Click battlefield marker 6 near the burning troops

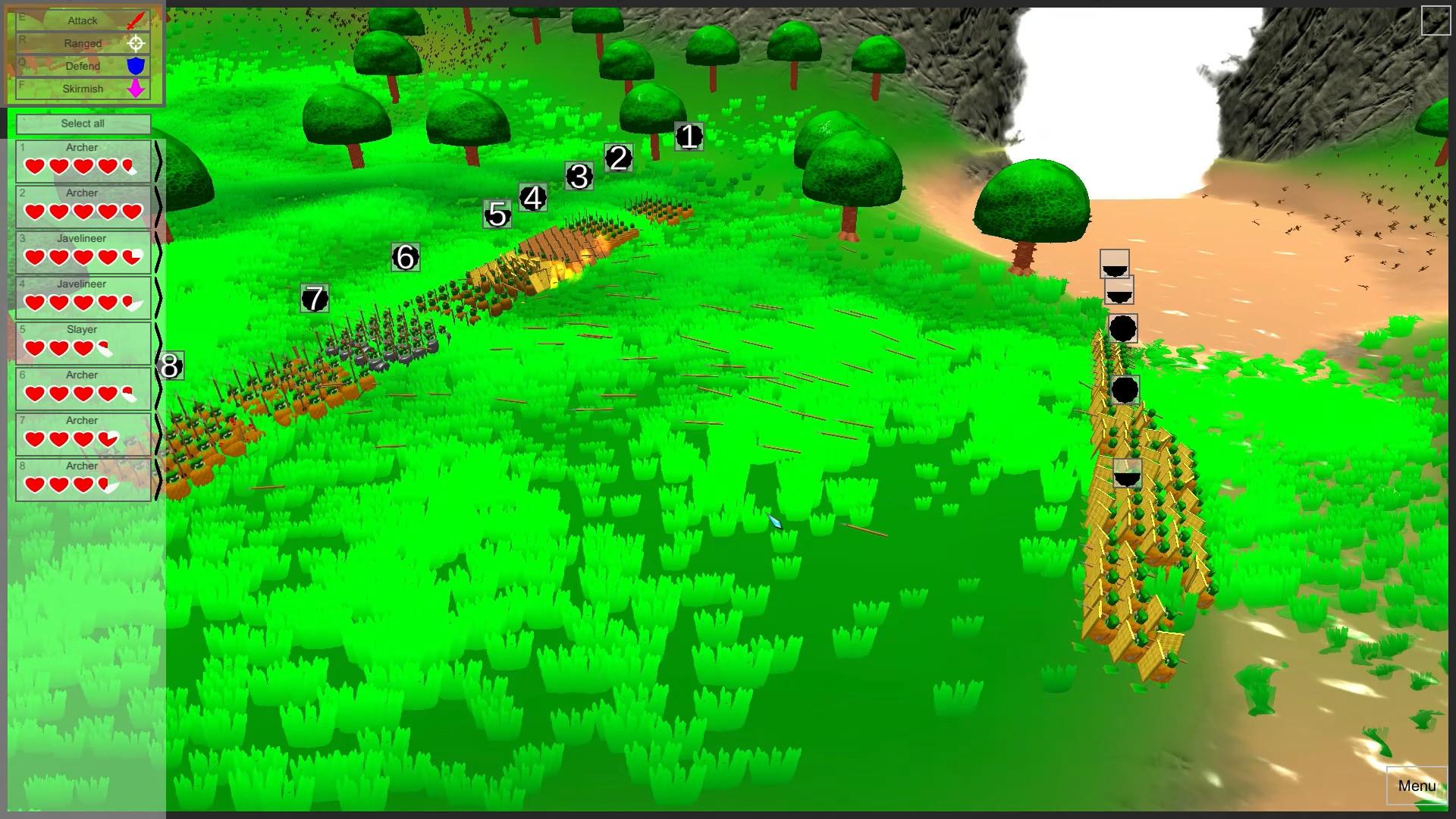(x=406, y=259)
